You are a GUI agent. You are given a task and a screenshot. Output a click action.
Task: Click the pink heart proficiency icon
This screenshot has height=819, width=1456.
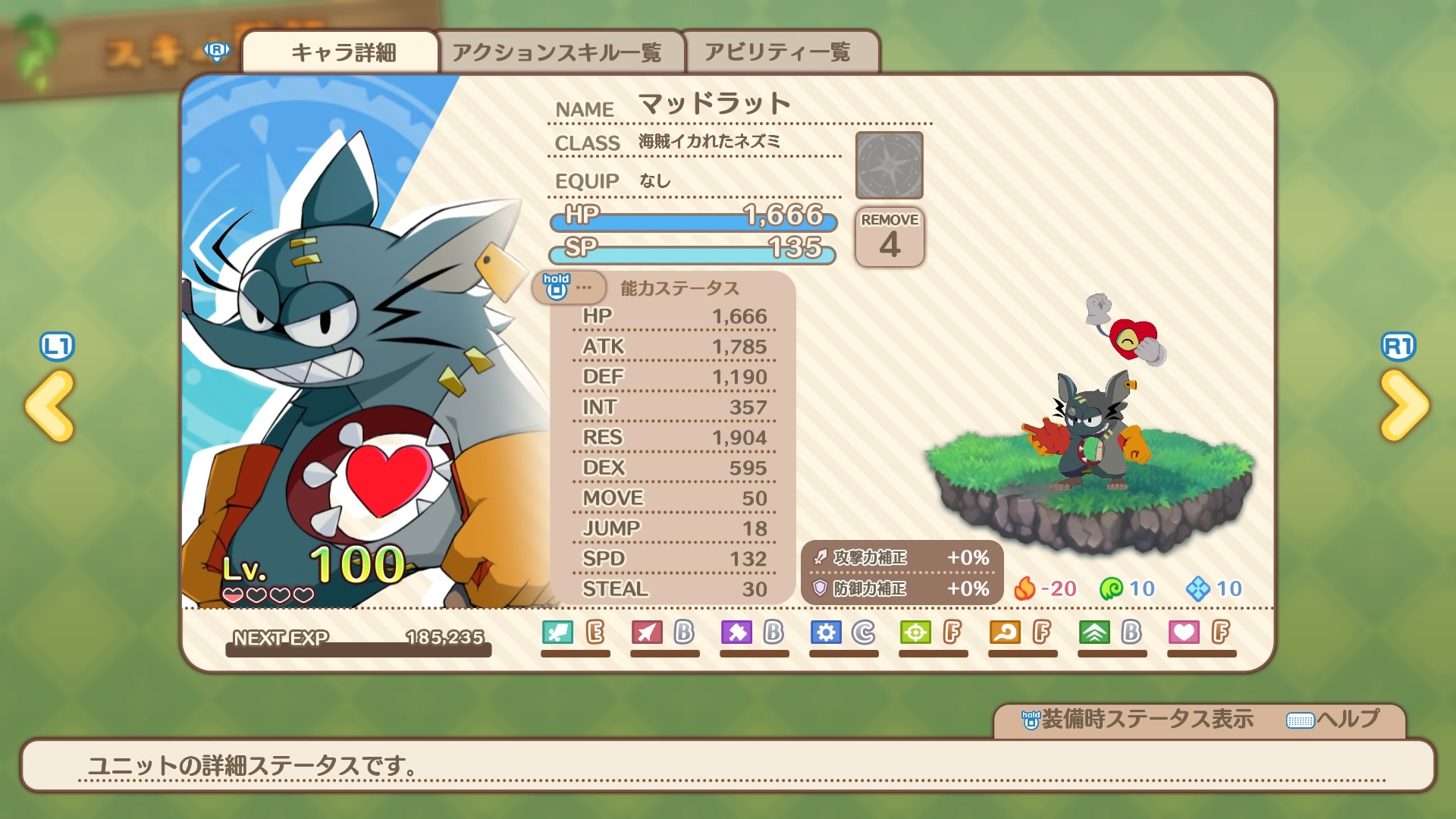pyautogui.click(x=1184, y=632)
